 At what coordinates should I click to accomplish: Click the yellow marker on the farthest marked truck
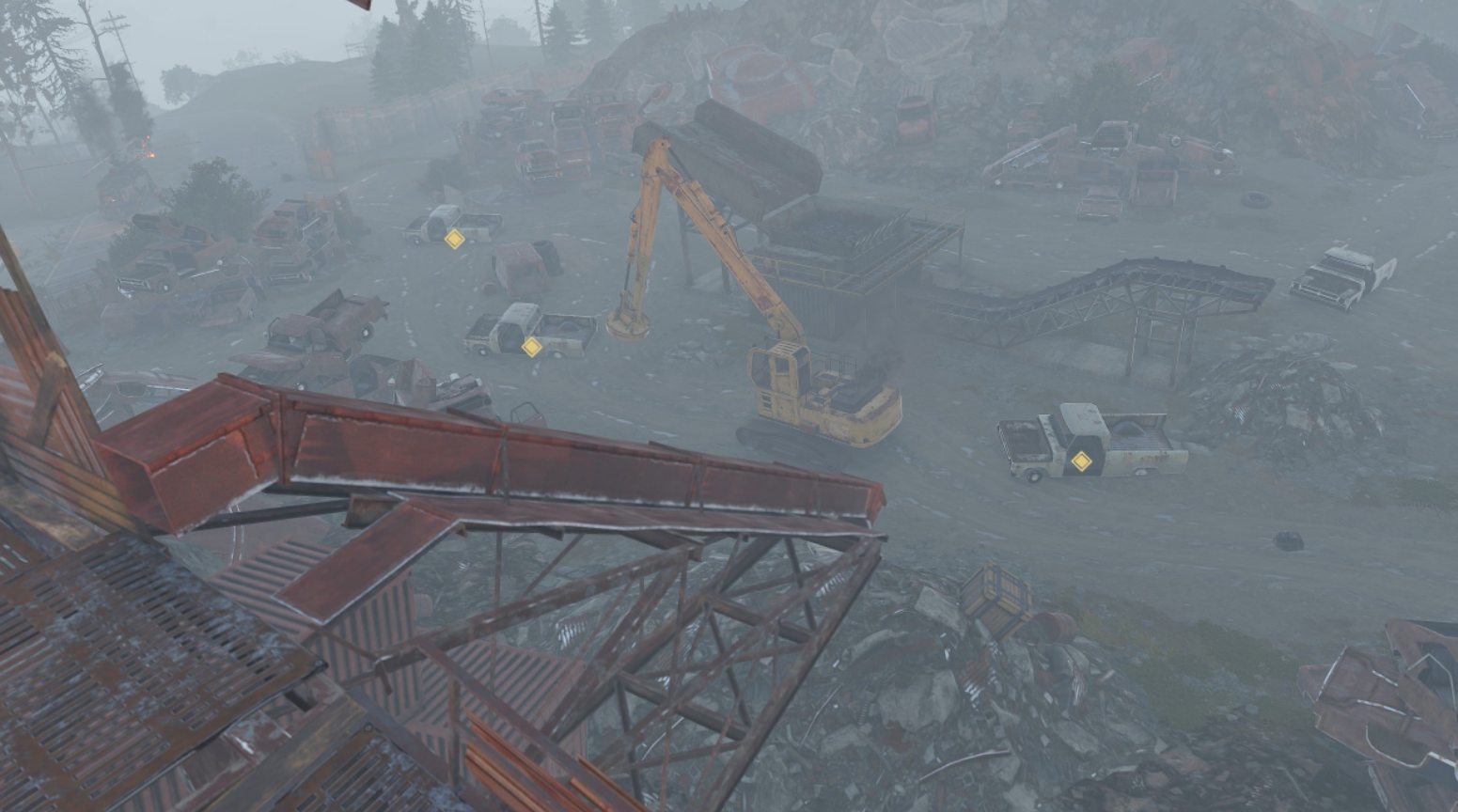pos(454,240)
